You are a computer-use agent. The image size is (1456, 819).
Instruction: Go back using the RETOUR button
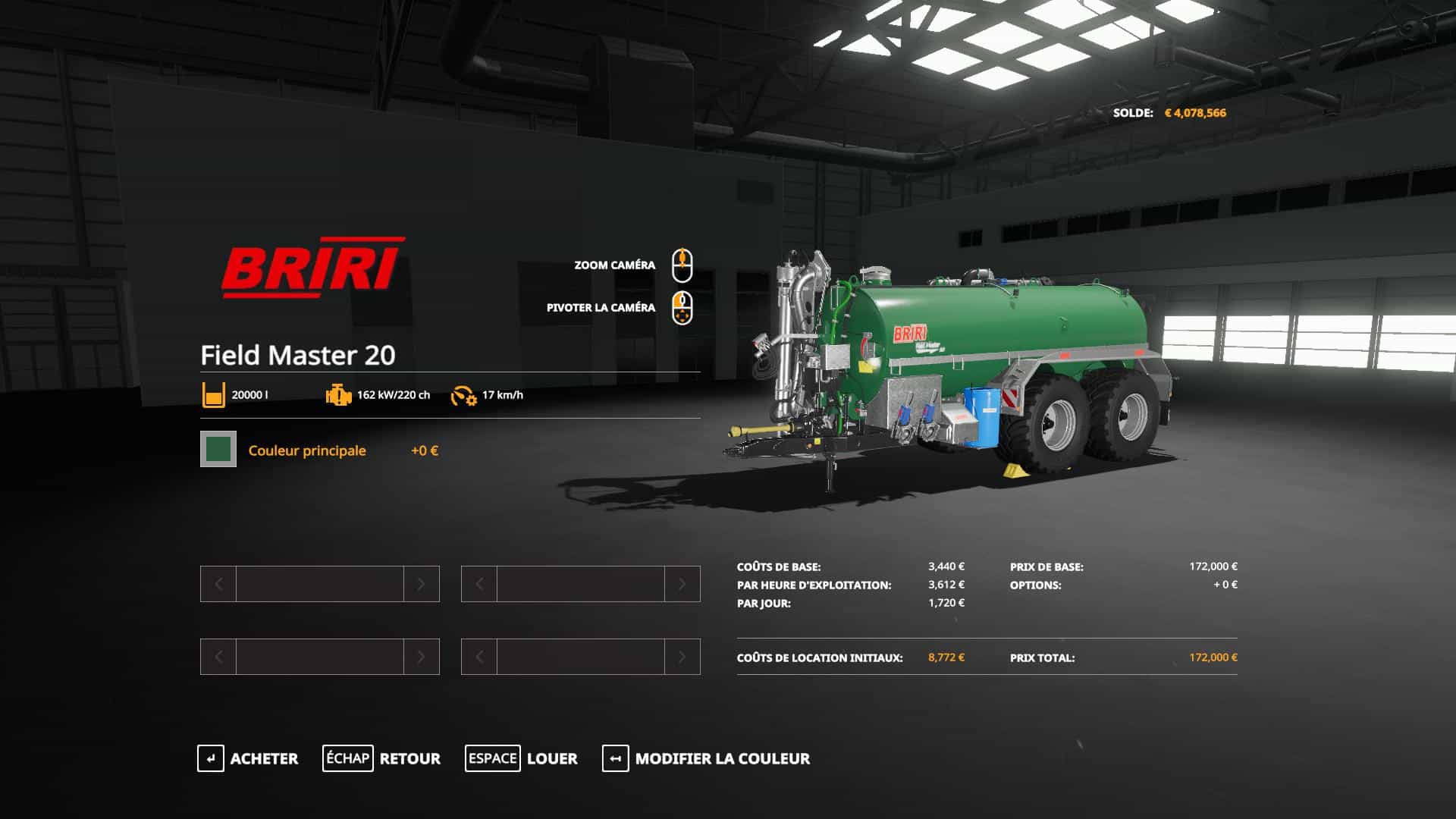coord(381,758)
